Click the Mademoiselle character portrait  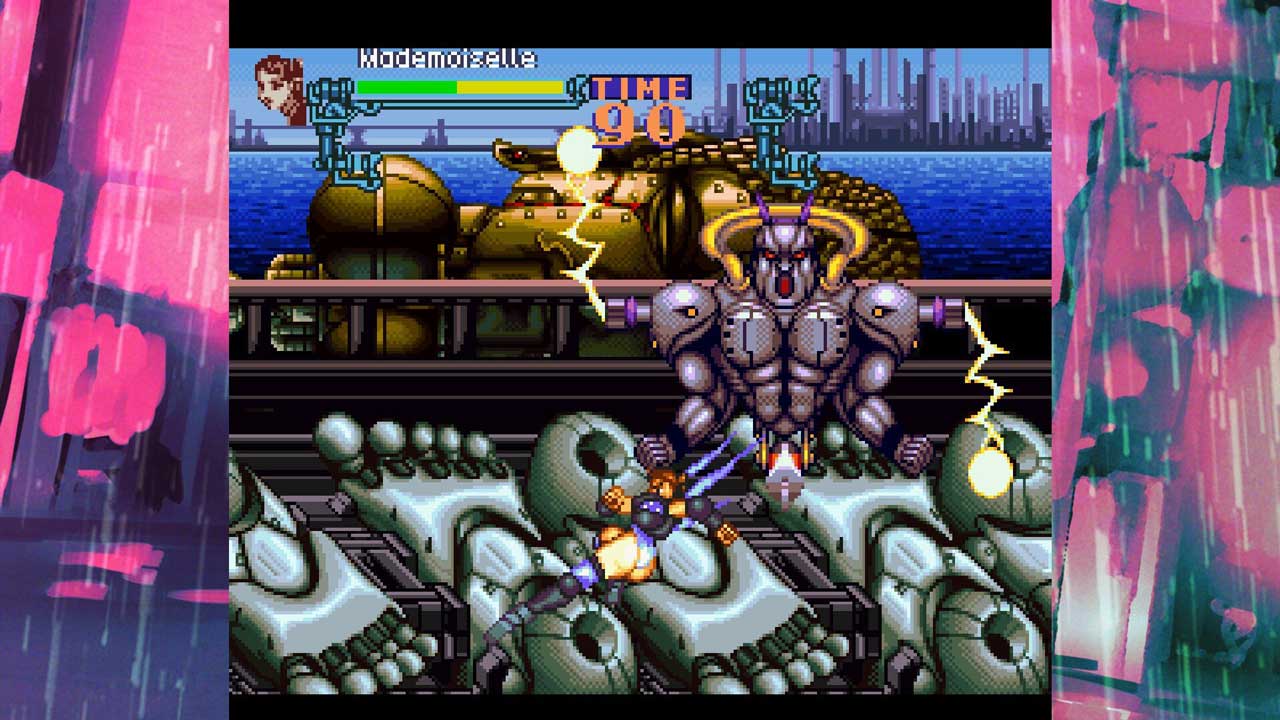(280, 89)
